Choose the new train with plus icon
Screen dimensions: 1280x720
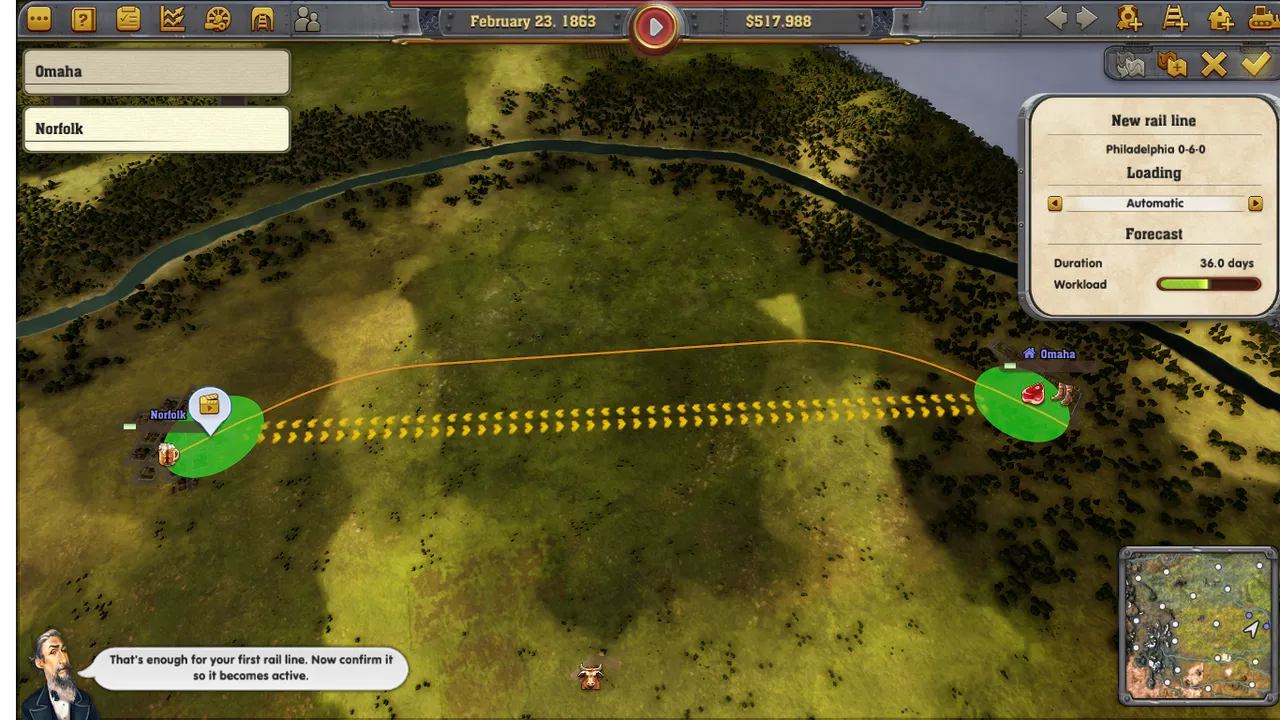click(x=1129, y=18)
